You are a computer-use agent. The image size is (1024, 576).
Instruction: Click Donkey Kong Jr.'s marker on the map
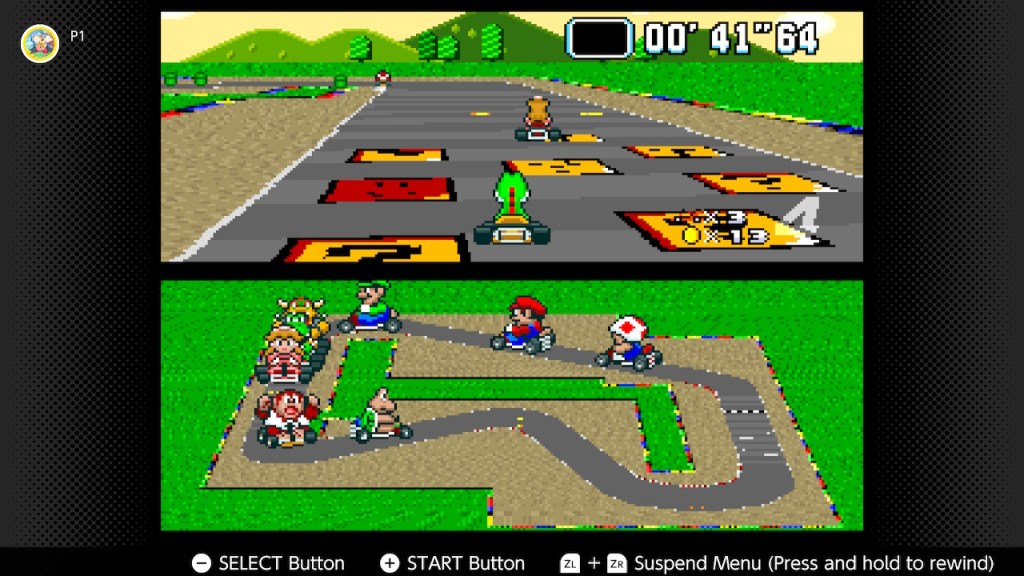point(287,417)
